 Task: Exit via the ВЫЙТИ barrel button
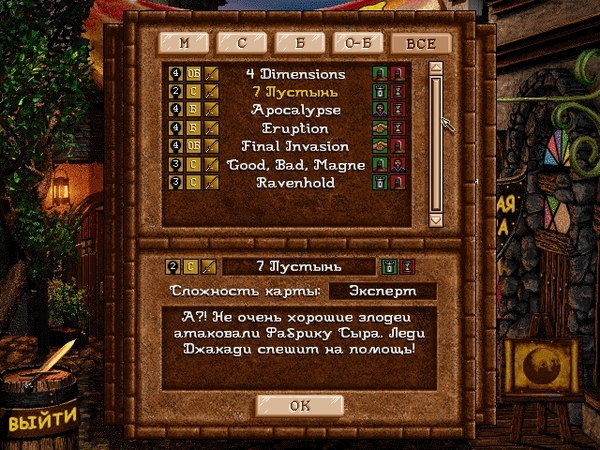coord(43,420)
